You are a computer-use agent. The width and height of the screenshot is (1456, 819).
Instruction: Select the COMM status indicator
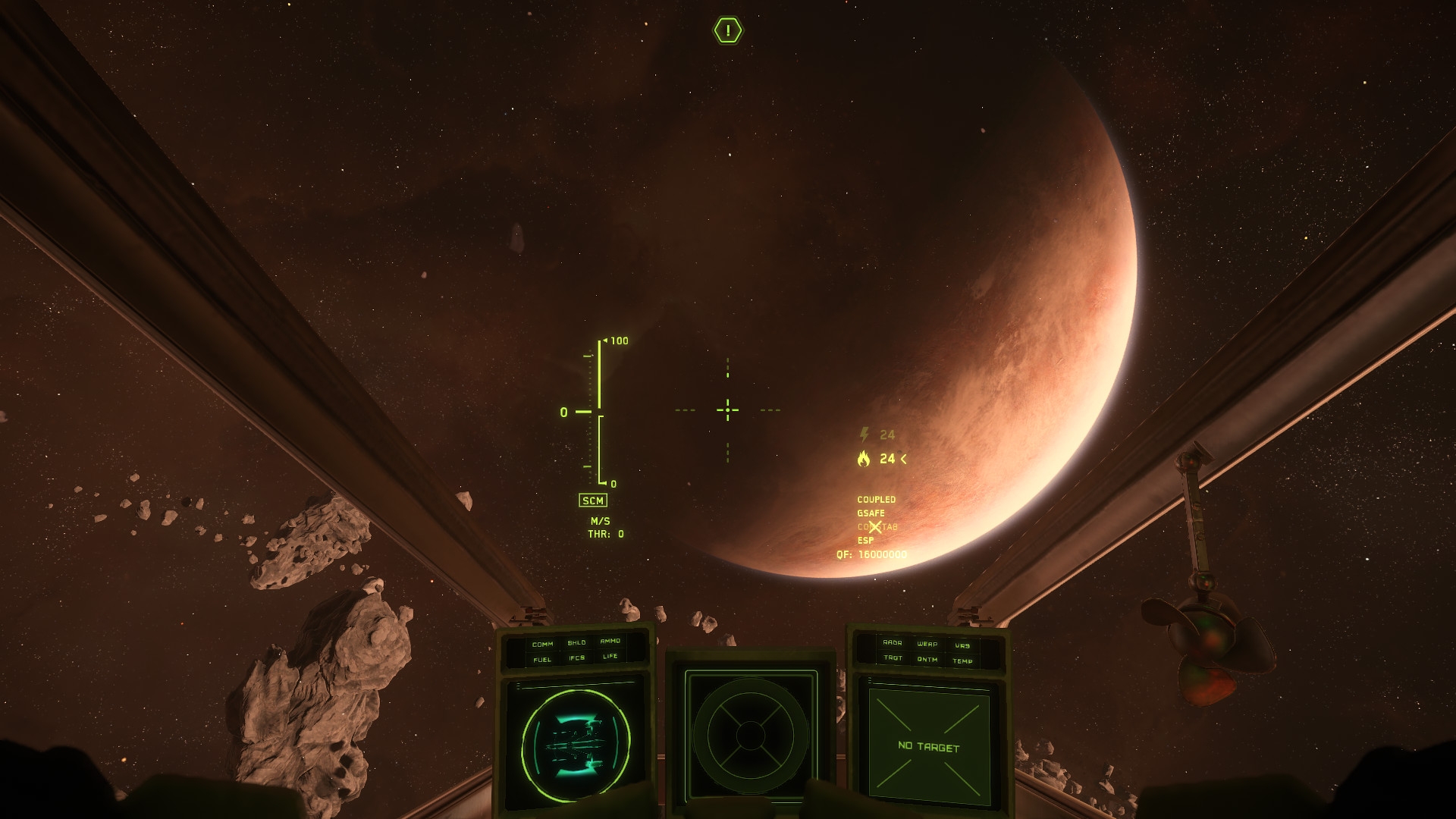542,645
